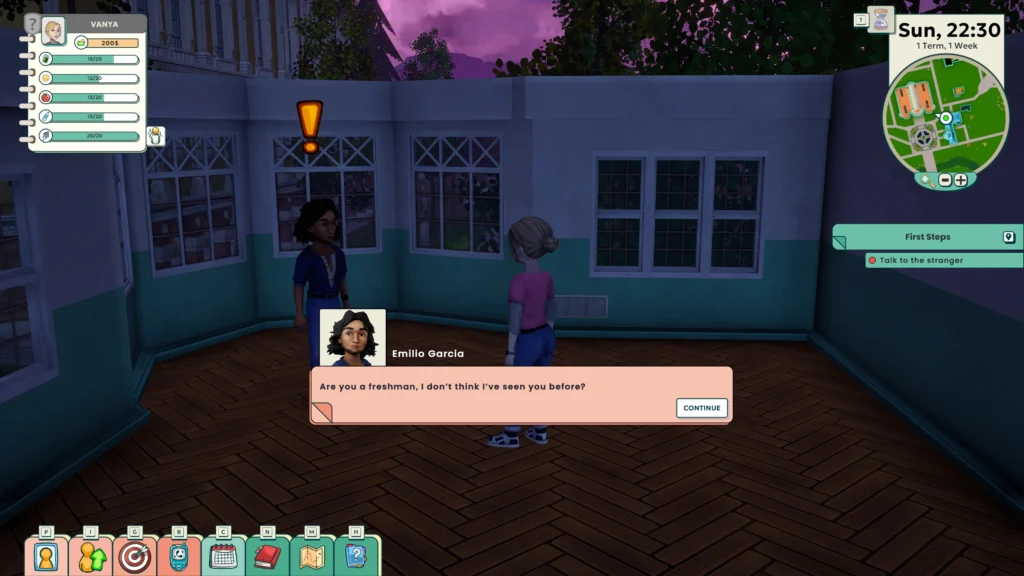This screenshot has height=576, width=1024.
Task: Open the skills level-up toolbar icon
Action: (x=90, y=556)
